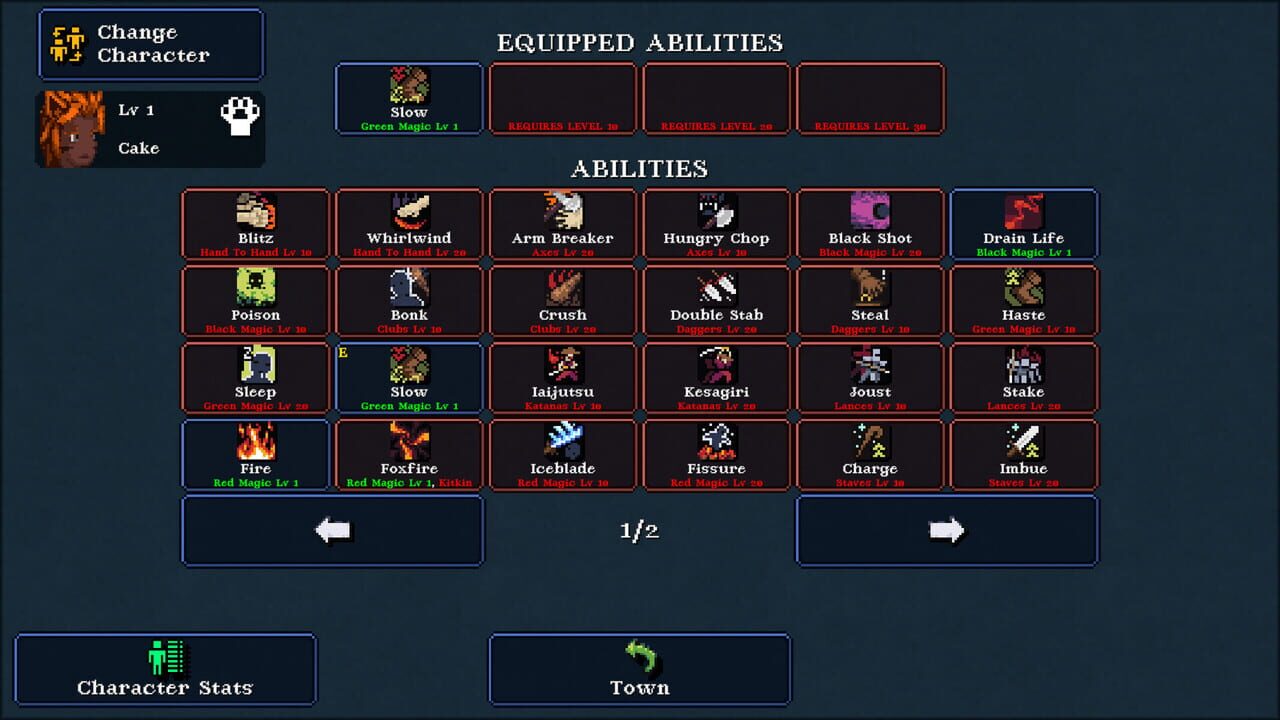Select the Blitz ability icon
The image size is (1280, 720).
click(x=255, y=215)
